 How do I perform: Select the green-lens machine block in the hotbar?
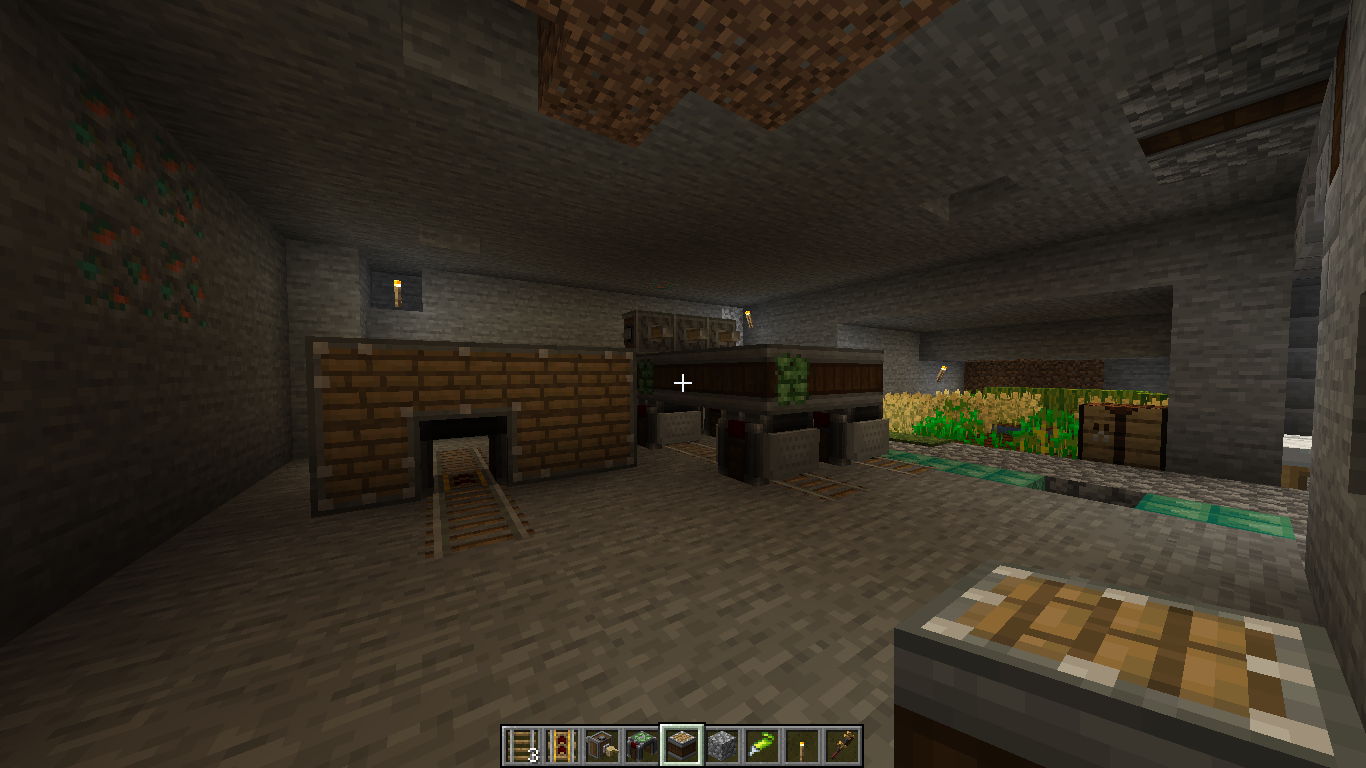pos(642,745)
